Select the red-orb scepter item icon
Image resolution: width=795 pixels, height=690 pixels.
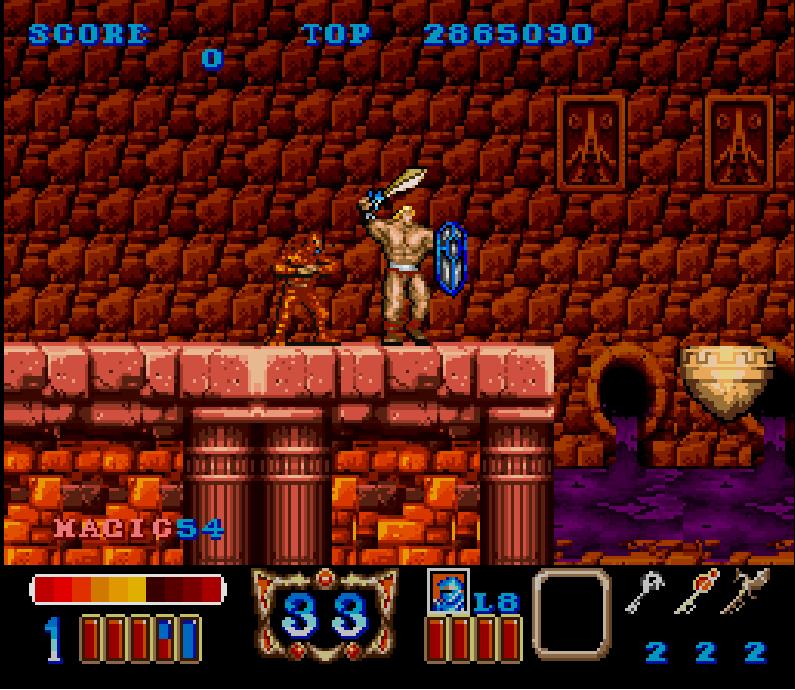click(696, 592)
